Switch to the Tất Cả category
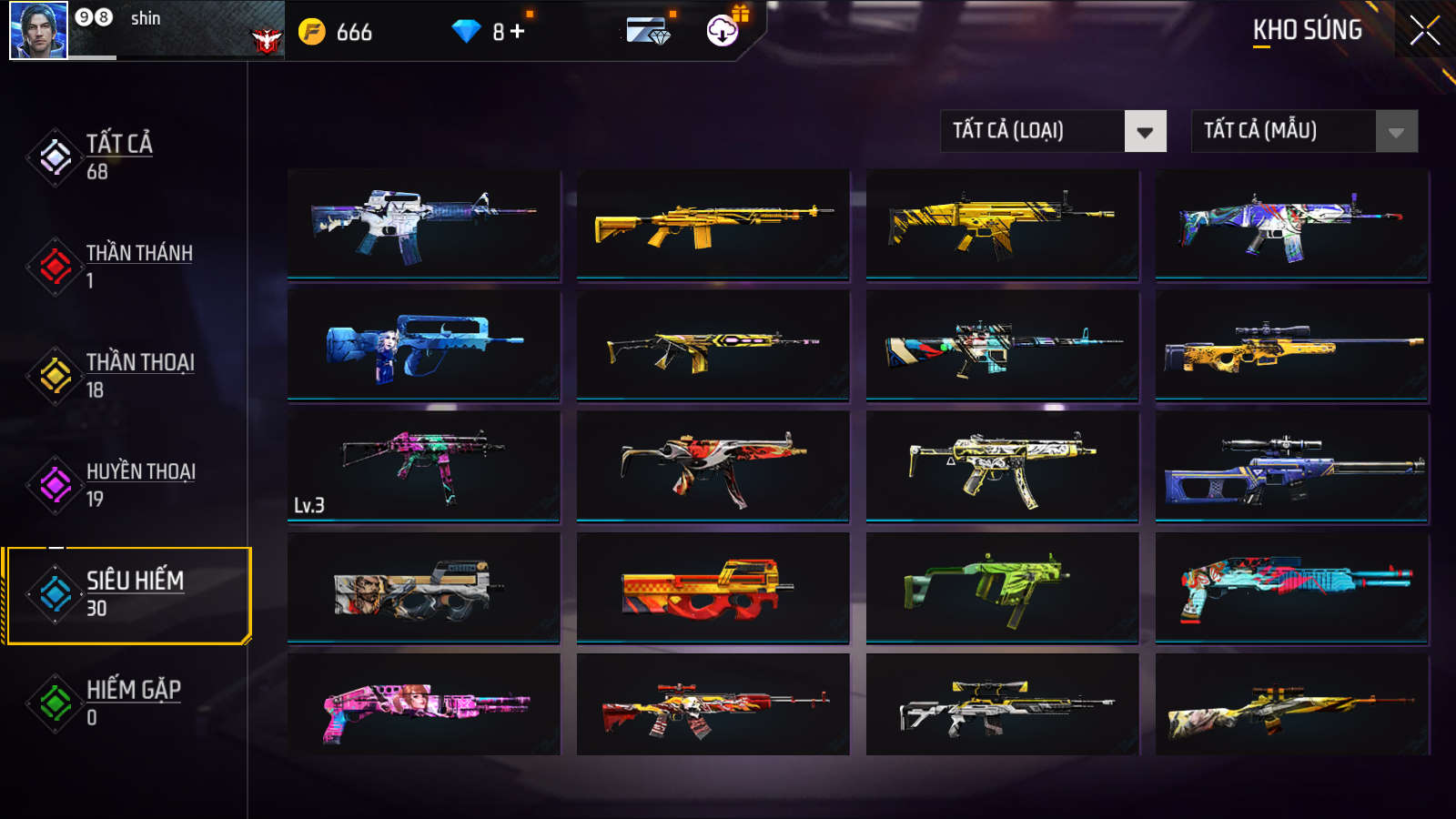Viewport: 1456px width, 819px height. pyautogui.click(x=118, y=157)
